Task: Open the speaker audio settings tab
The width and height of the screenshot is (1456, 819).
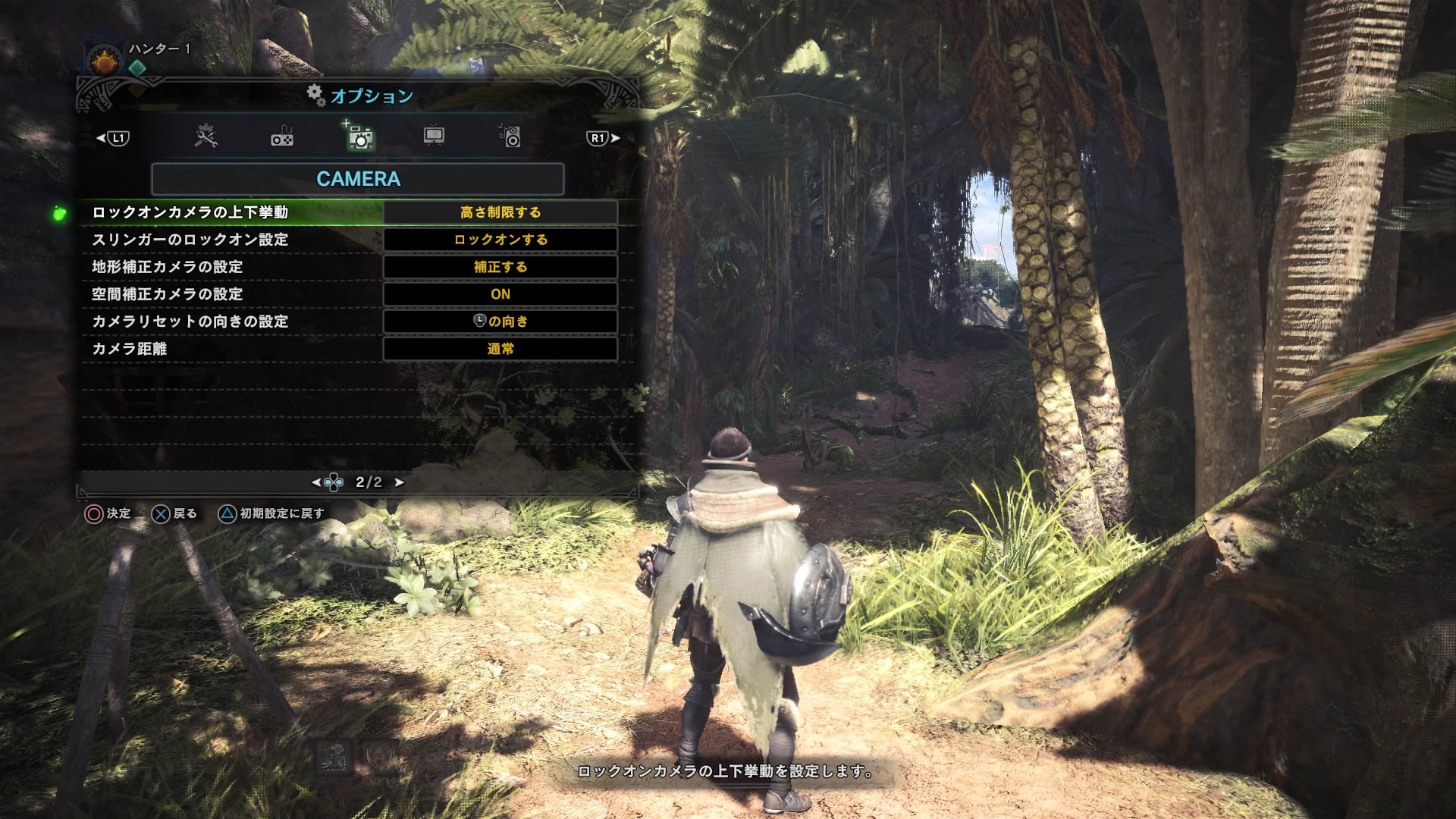Action: tap(510, 137)
